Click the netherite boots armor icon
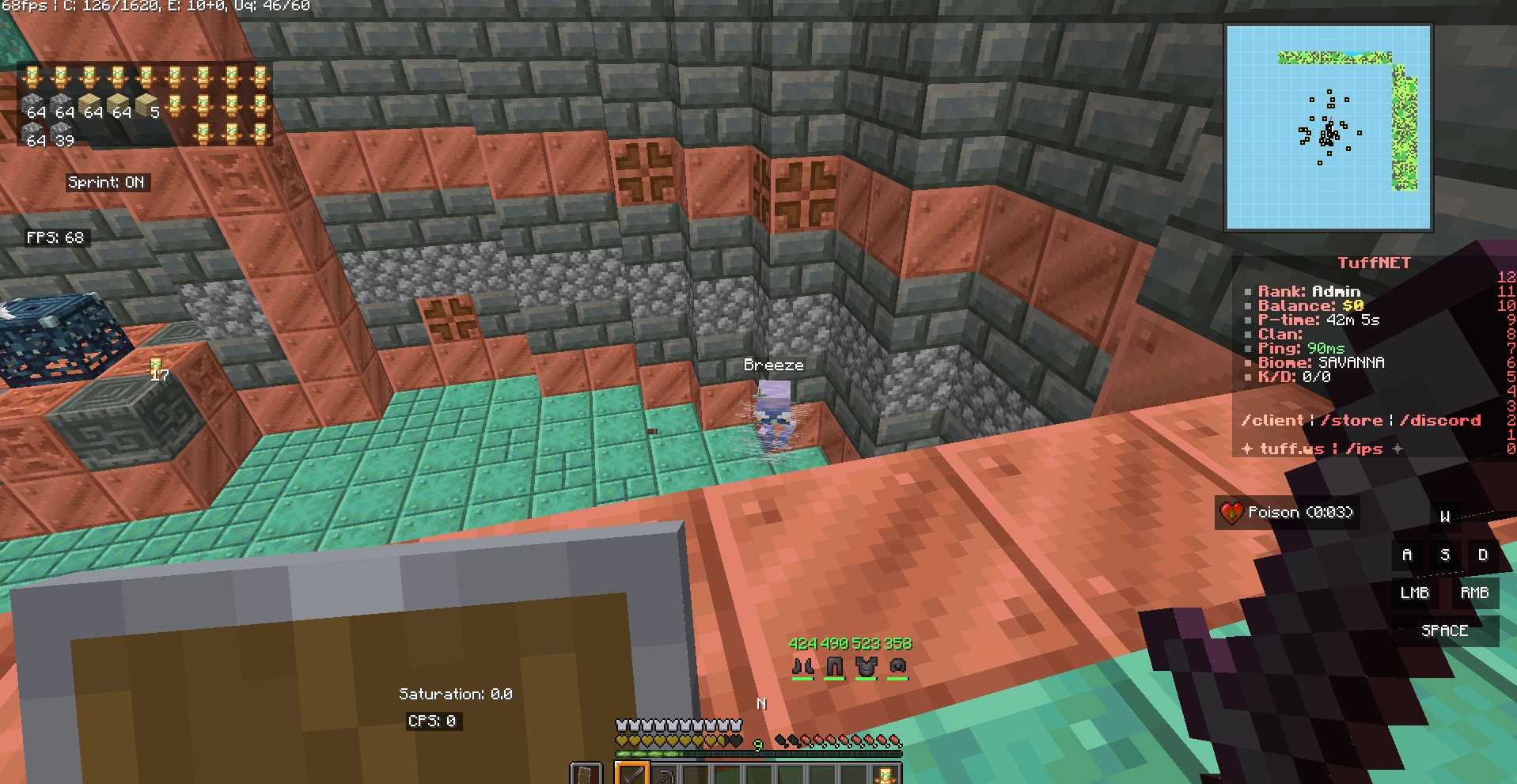1517x784 pixels. point(802,667)
